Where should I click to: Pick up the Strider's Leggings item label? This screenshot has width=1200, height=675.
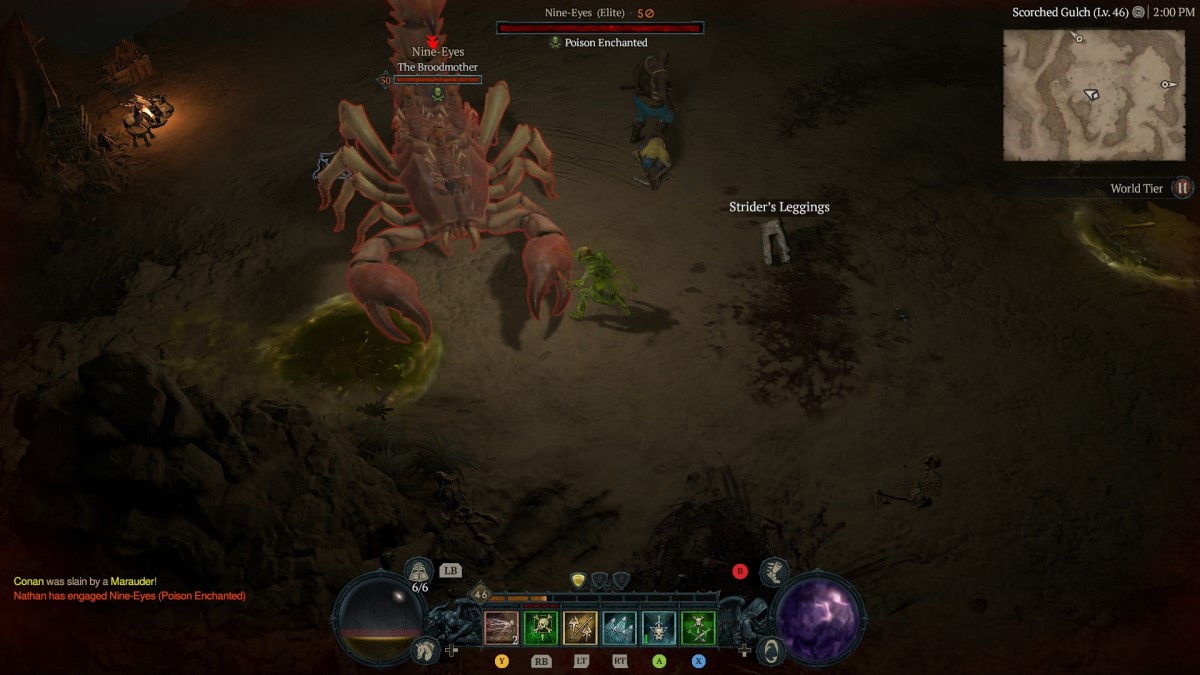(x=779, y=207)
